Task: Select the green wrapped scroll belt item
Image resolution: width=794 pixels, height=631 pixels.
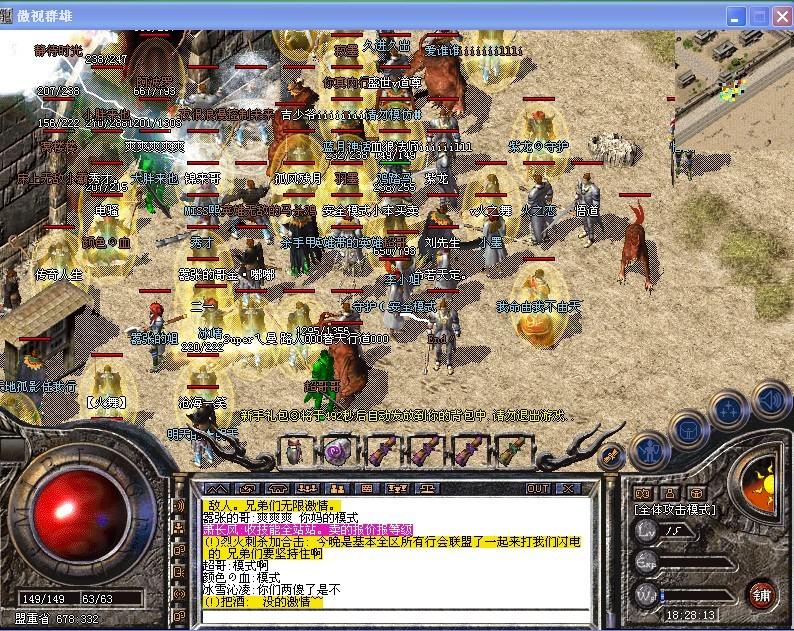Action: coord(511,451)
